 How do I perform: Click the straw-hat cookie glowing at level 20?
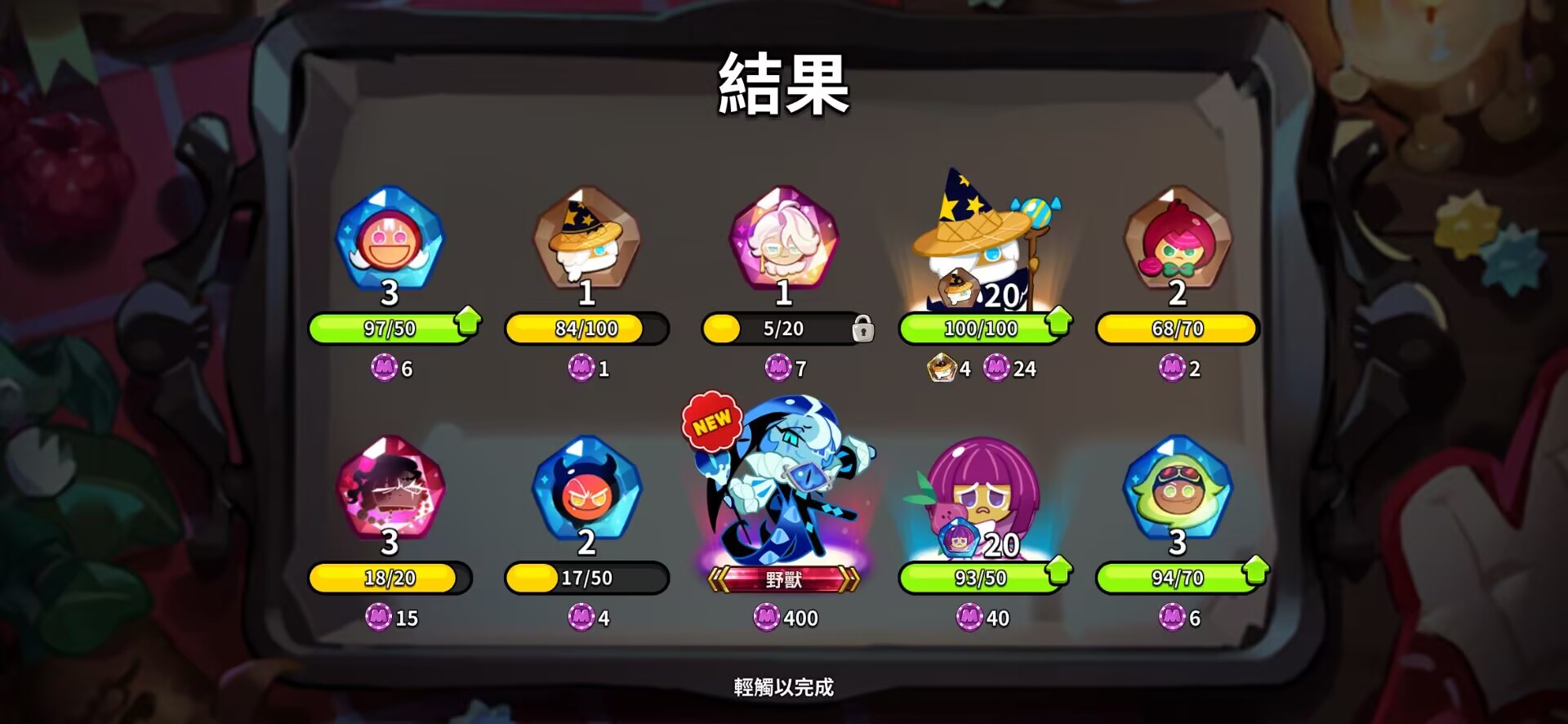point(980,245)
